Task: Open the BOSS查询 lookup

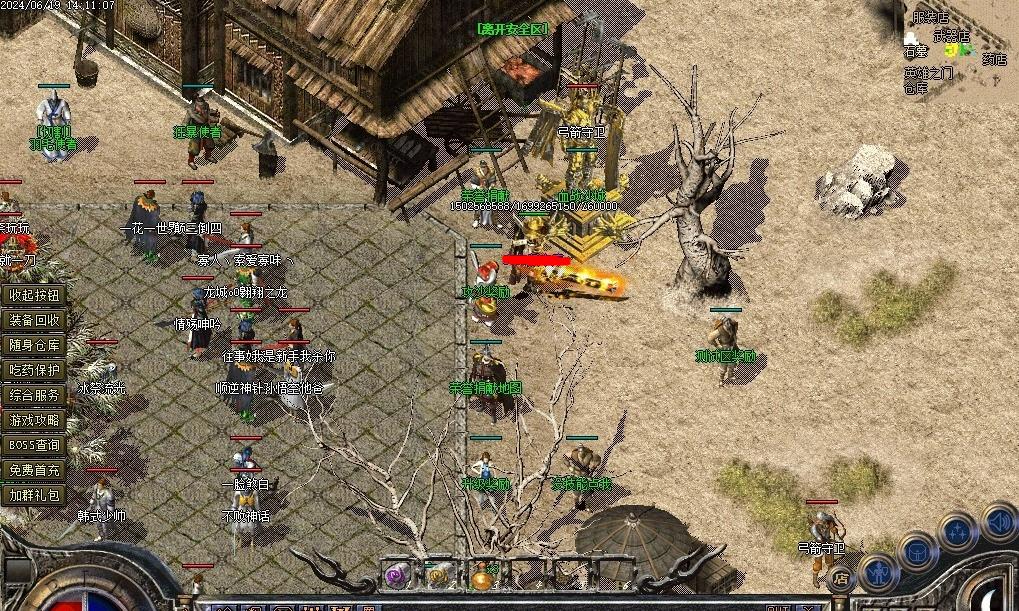Action: pyautogui.click(x=35, y=445)
